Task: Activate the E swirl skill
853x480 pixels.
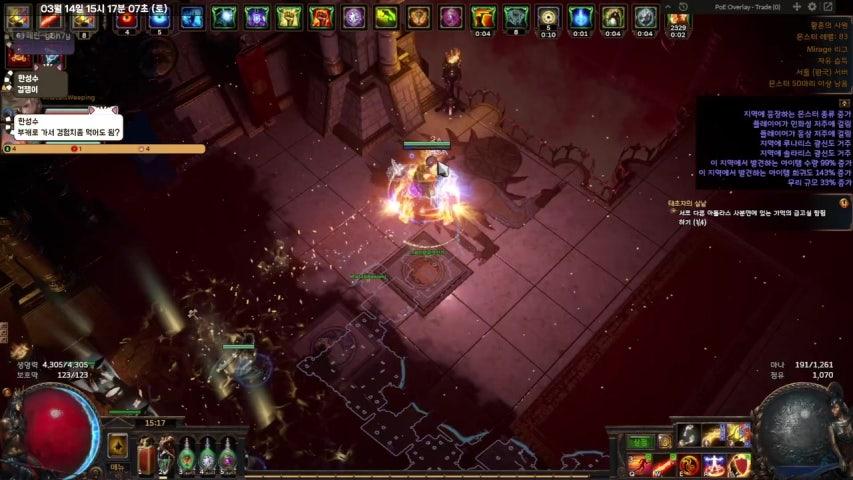Action: [689, 464]
